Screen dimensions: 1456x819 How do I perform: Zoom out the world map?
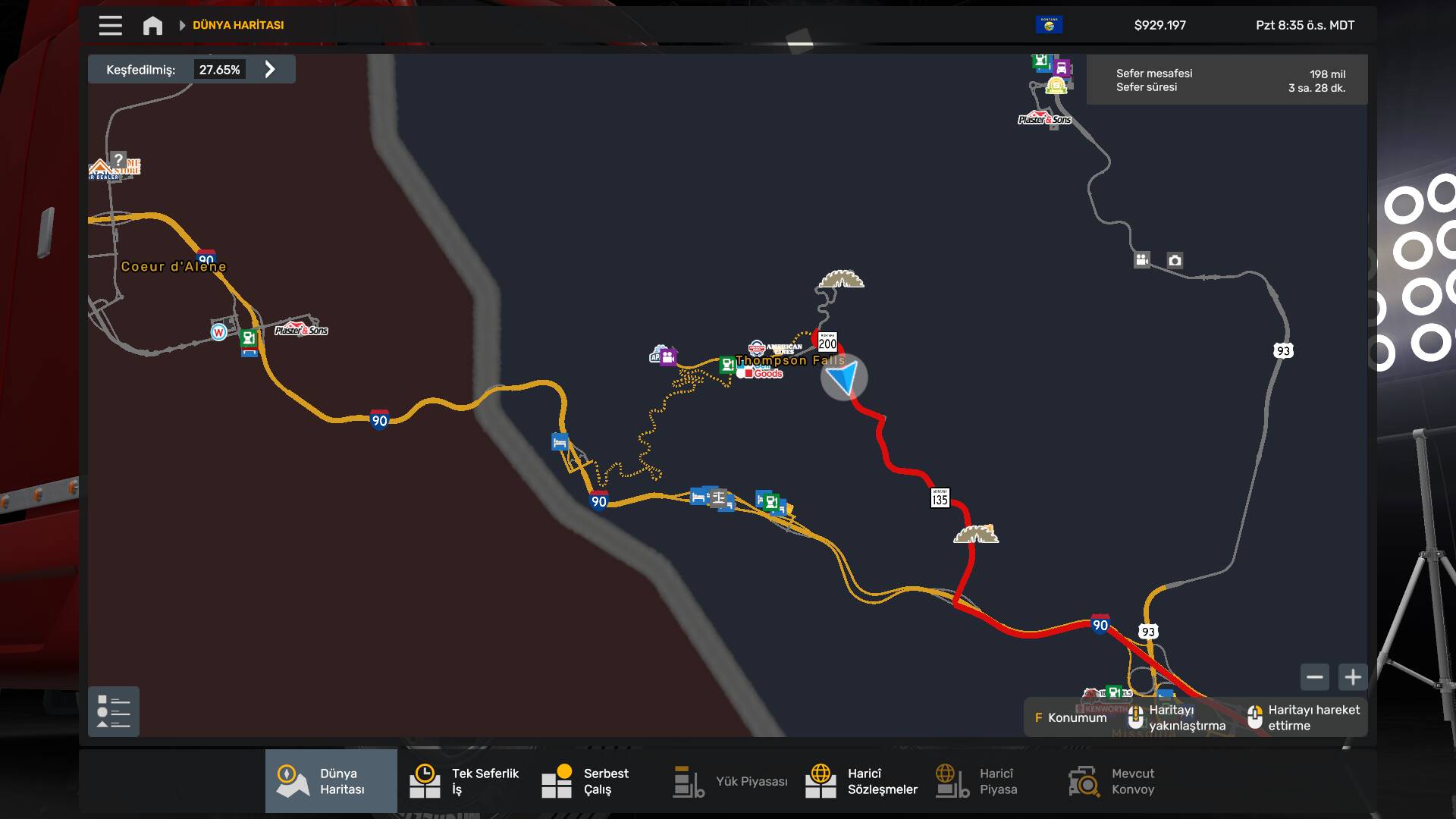[1315, 676]
